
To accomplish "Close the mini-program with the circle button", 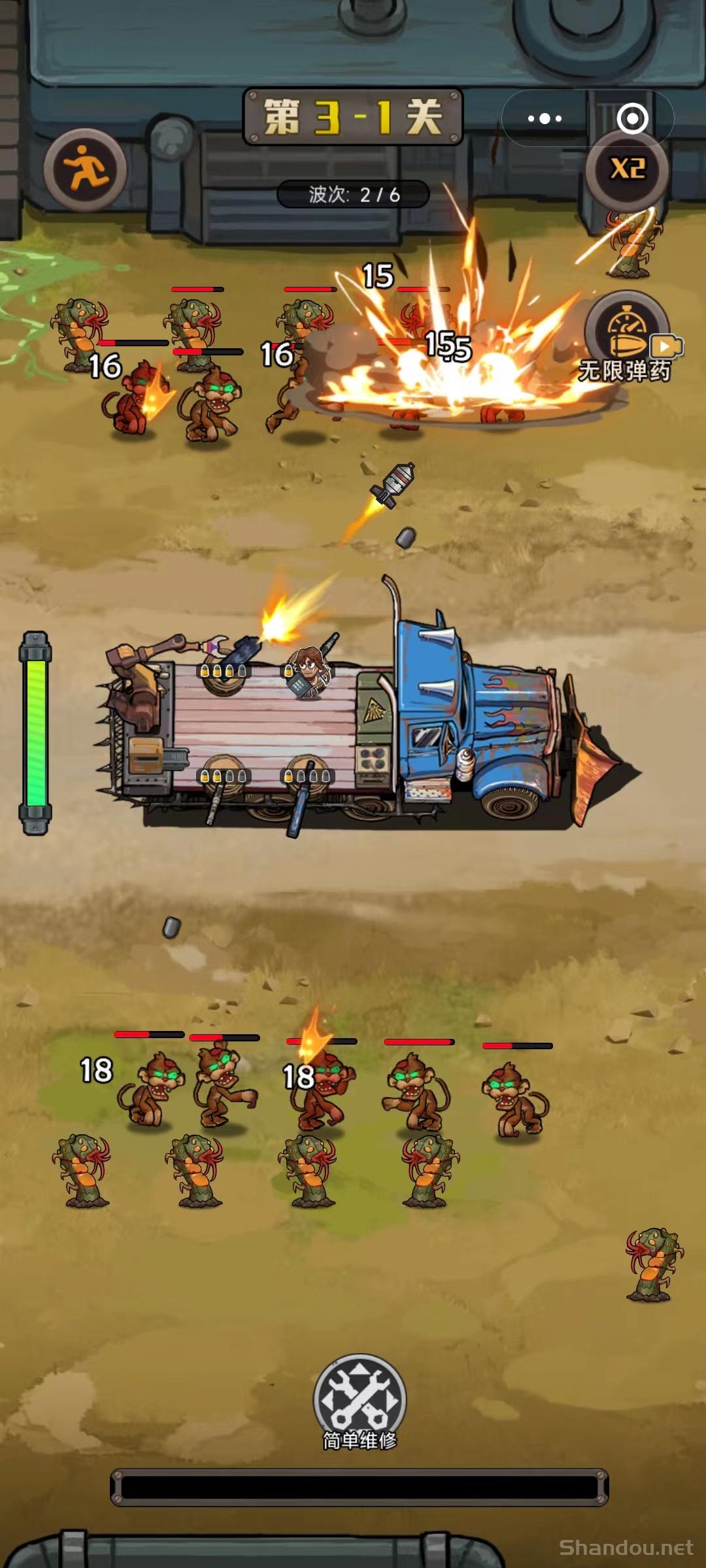I will (632, 118).
